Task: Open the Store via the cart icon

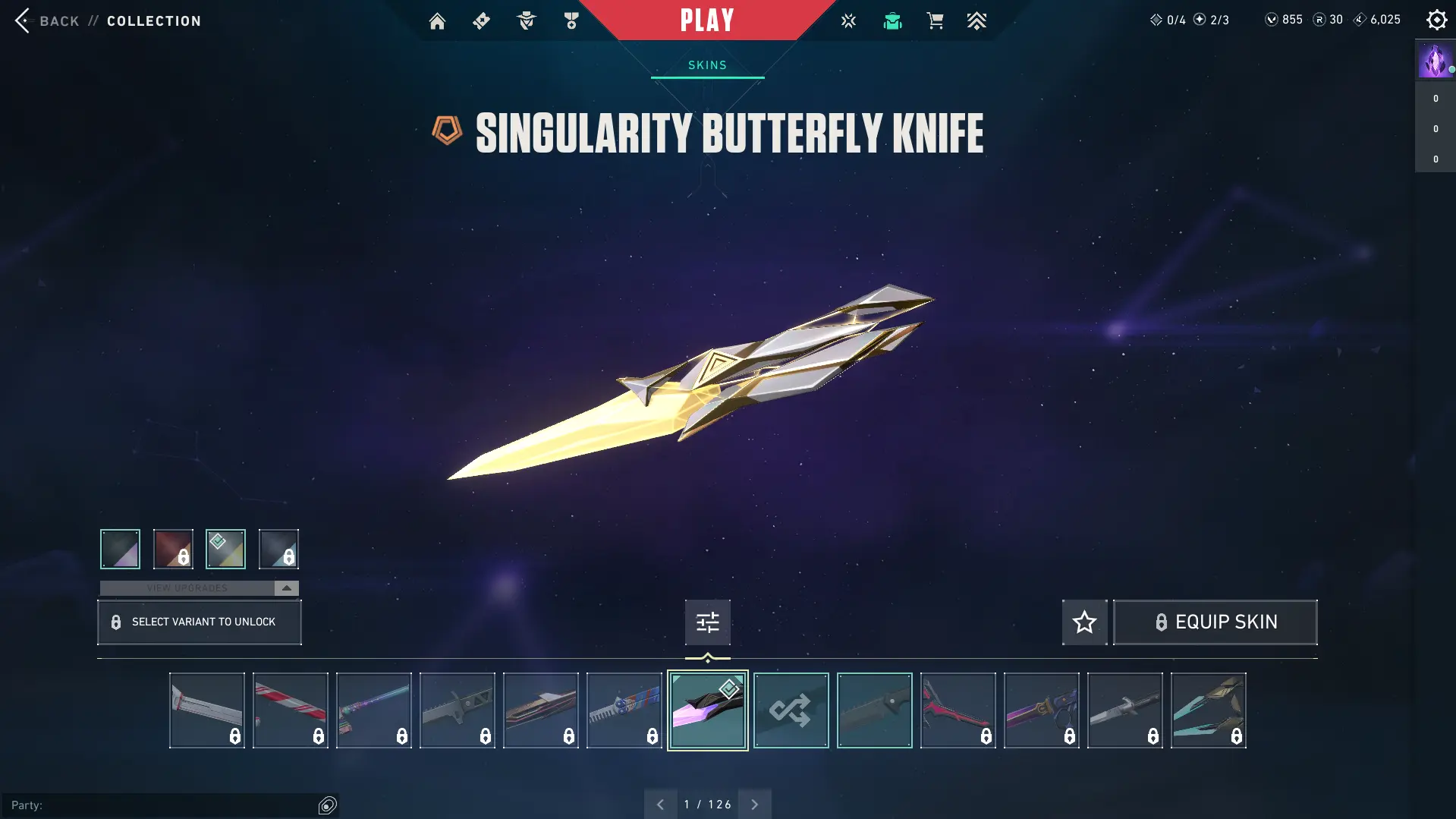Action: [x=935, y=20]
